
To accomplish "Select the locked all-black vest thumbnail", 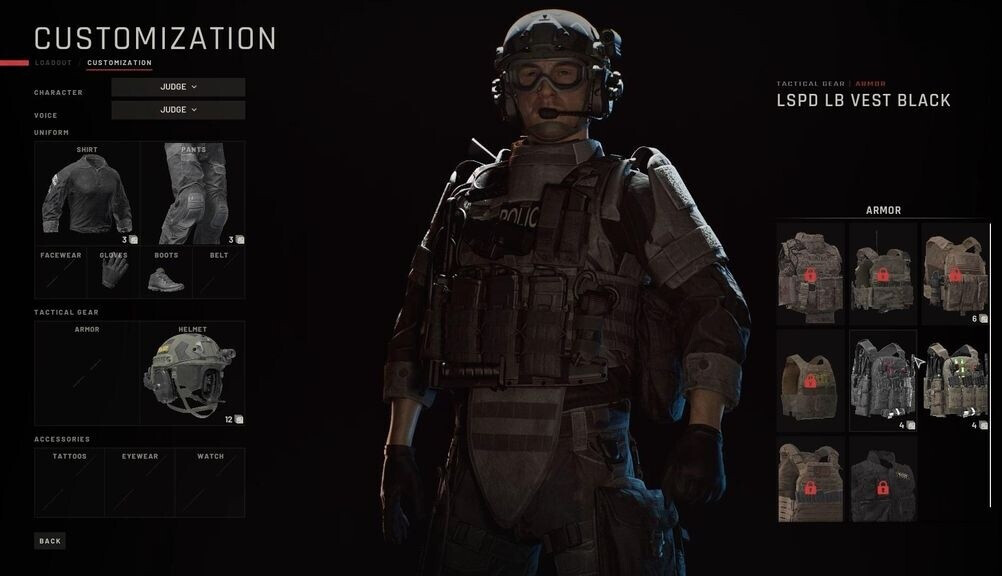I will [882, 479].
